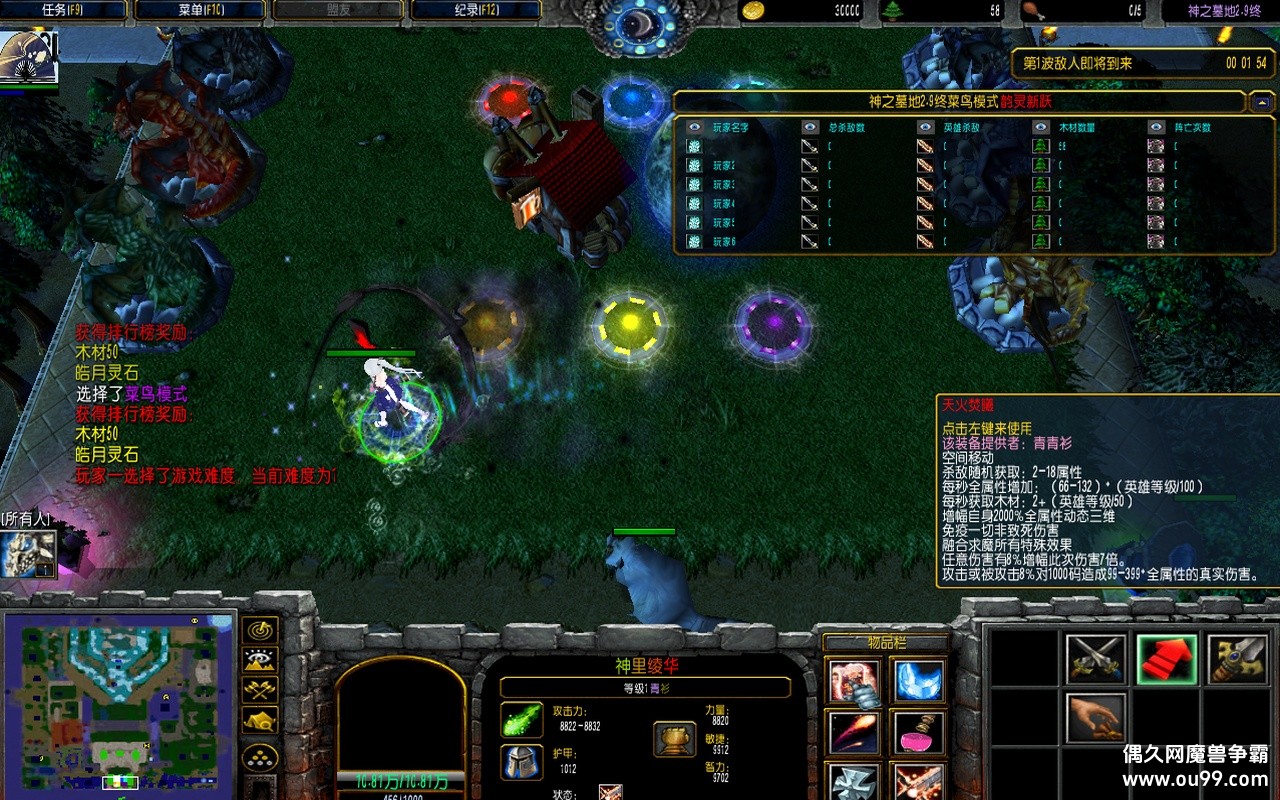Viewport: 1280px width, 800px height.
Task: Select the sword hilt command icon
Action: pos(1237,659)
